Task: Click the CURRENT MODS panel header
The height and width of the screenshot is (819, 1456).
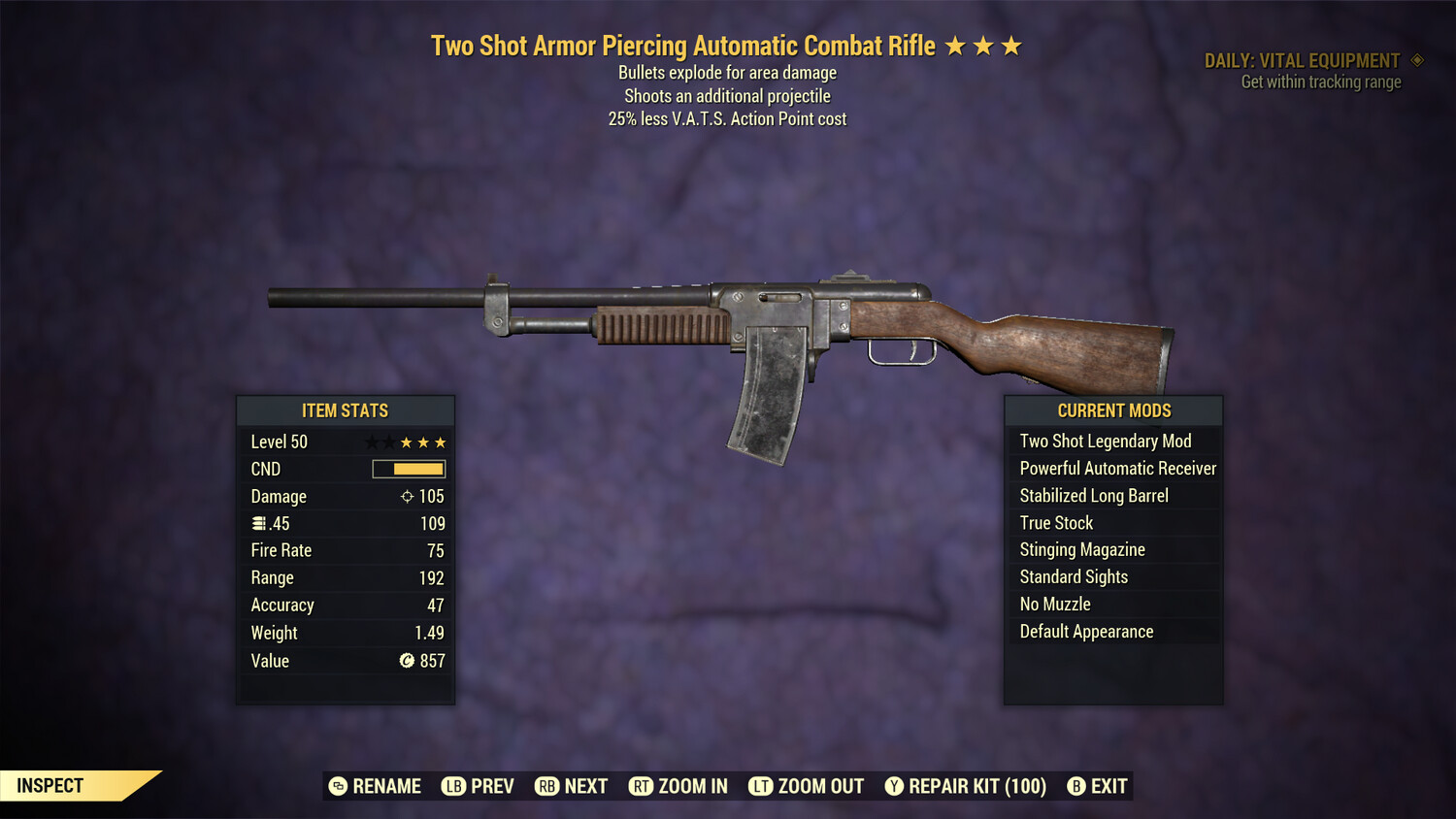Action: 1113,410
